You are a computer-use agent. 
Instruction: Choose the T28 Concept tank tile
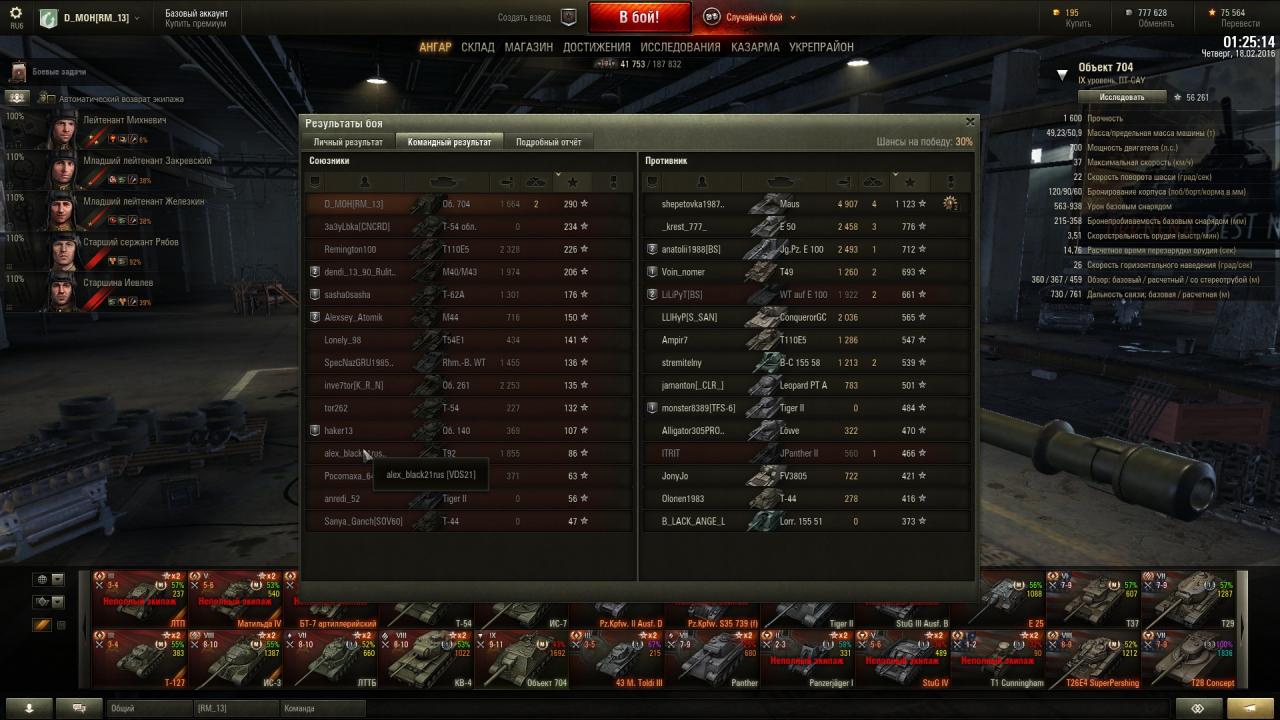pyautogui.click(x=1194, y=658)
